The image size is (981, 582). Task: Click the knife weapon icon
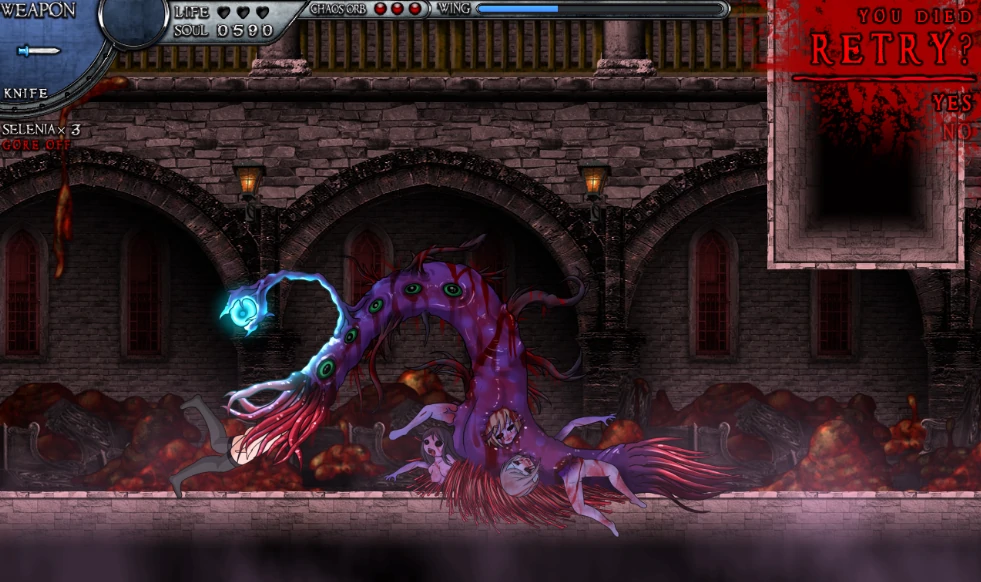click(40, 51)
